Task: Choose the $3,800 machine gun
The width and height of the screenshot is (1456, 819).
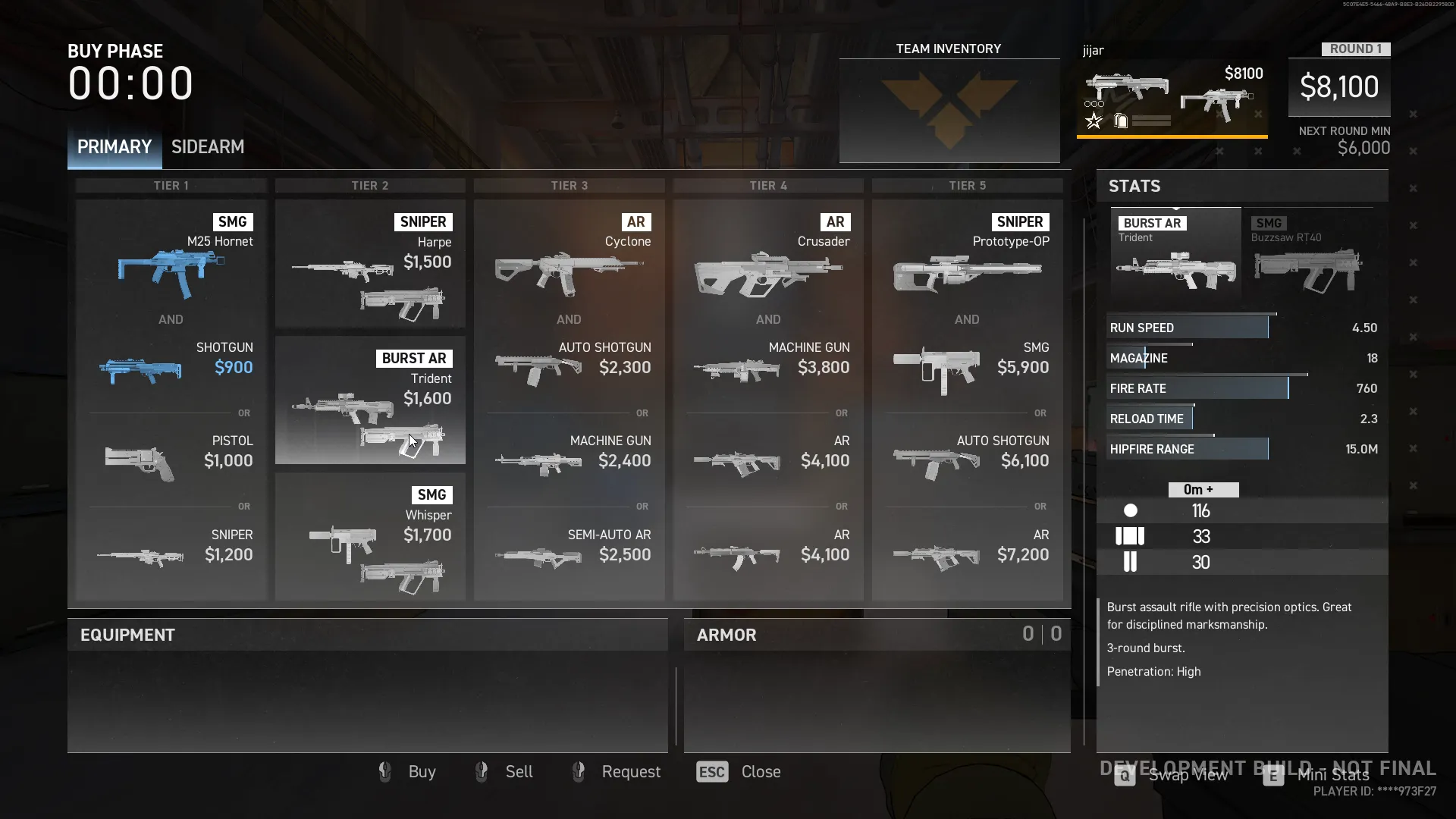Action: pos(768,367)
